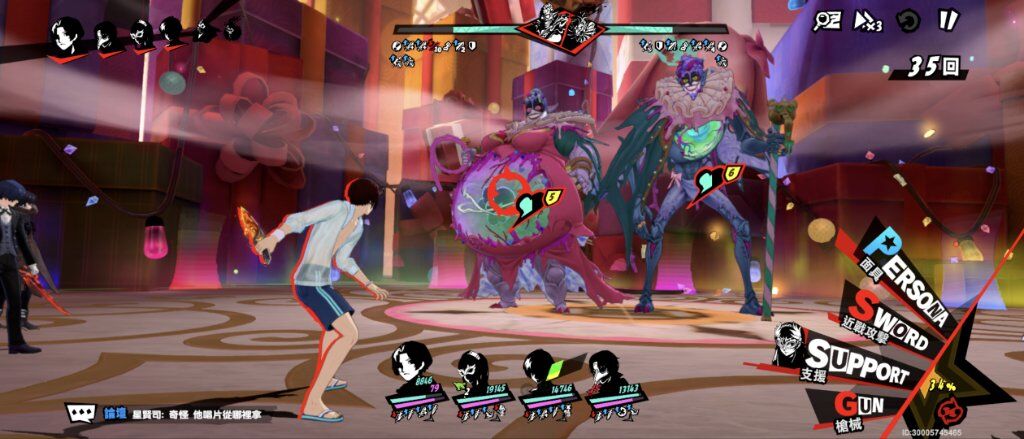Click the auto-battle circular arrow icon

[x=907, y=20]
